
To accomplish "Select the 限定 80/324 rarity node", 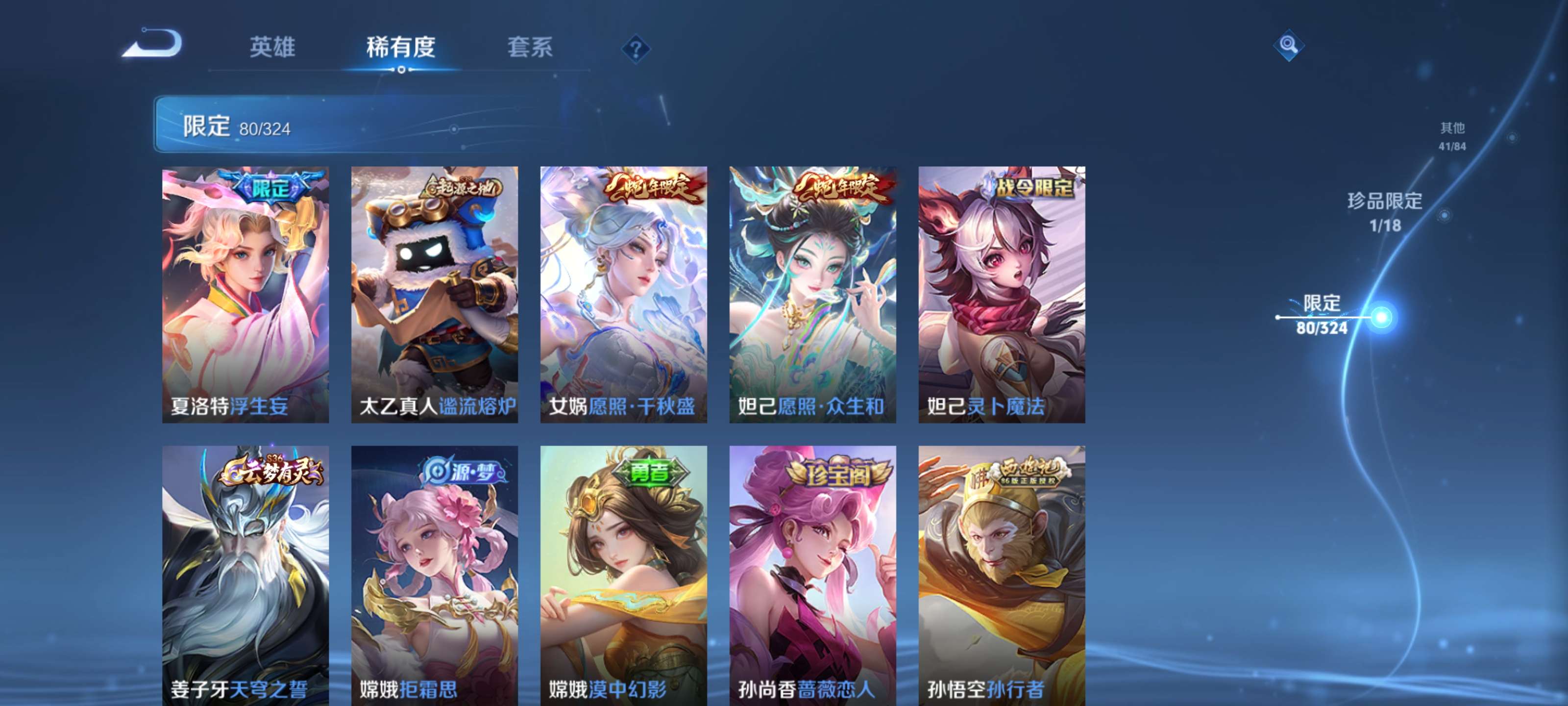I will pos(1322,315).
